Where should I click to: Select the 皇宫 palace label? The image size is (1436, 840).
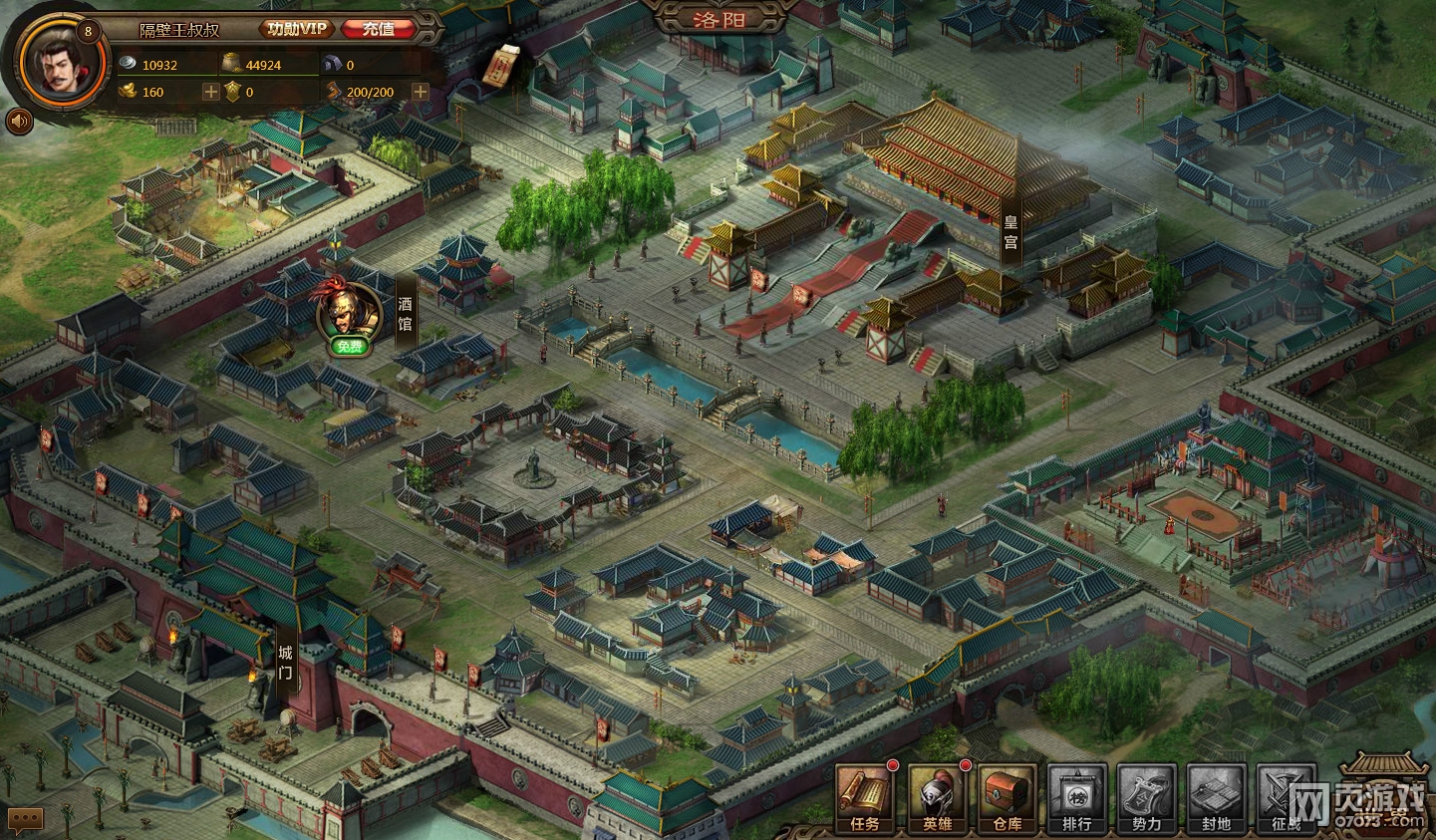(x=1009, y=232)
